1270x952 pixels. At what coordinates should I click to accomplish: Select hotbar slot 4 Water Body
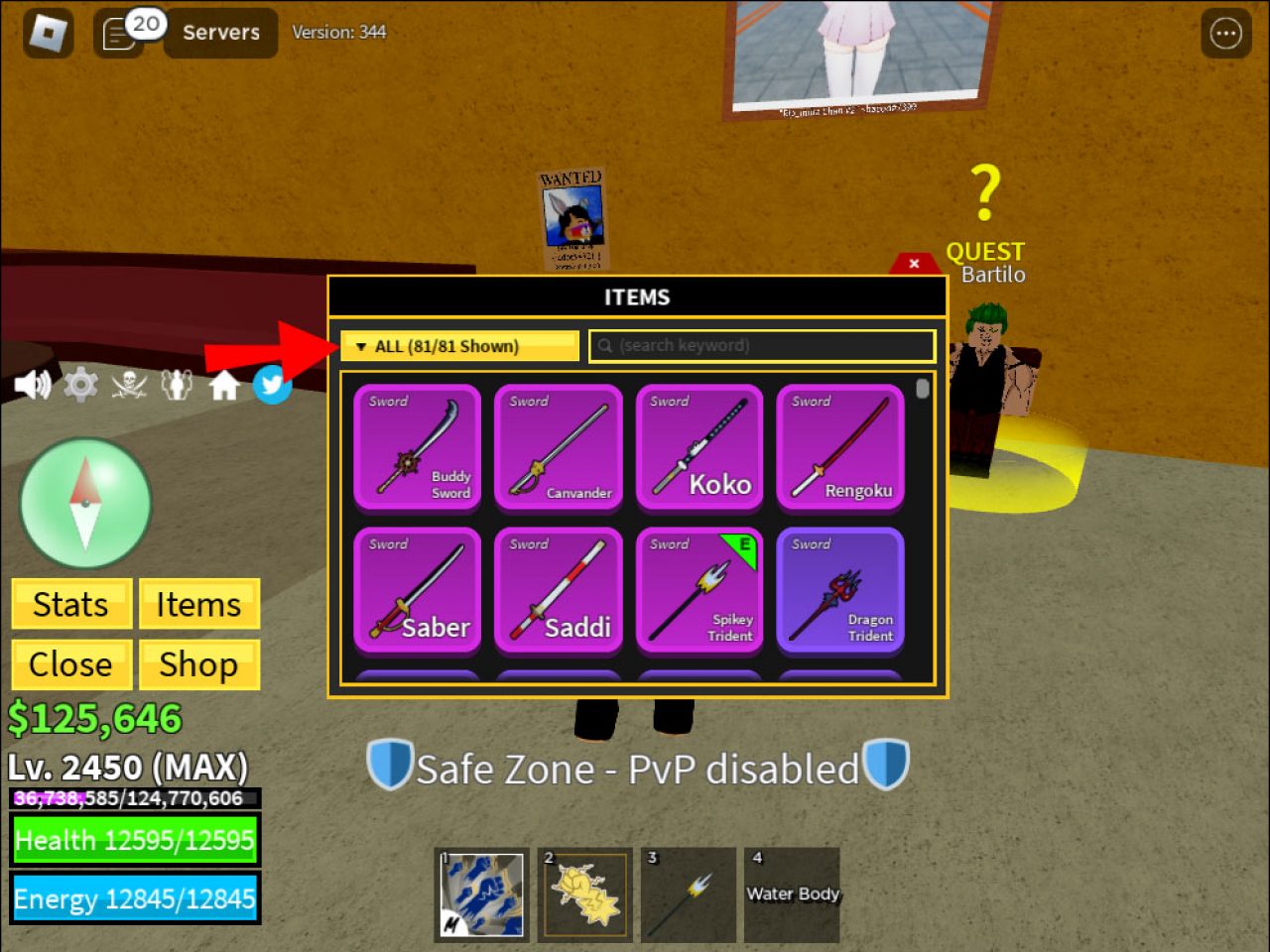(792, 893)
